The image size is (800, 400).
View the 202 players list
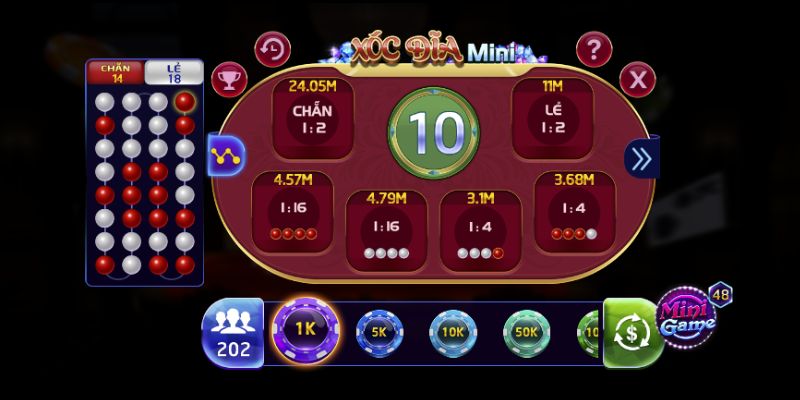coord(232,330)
